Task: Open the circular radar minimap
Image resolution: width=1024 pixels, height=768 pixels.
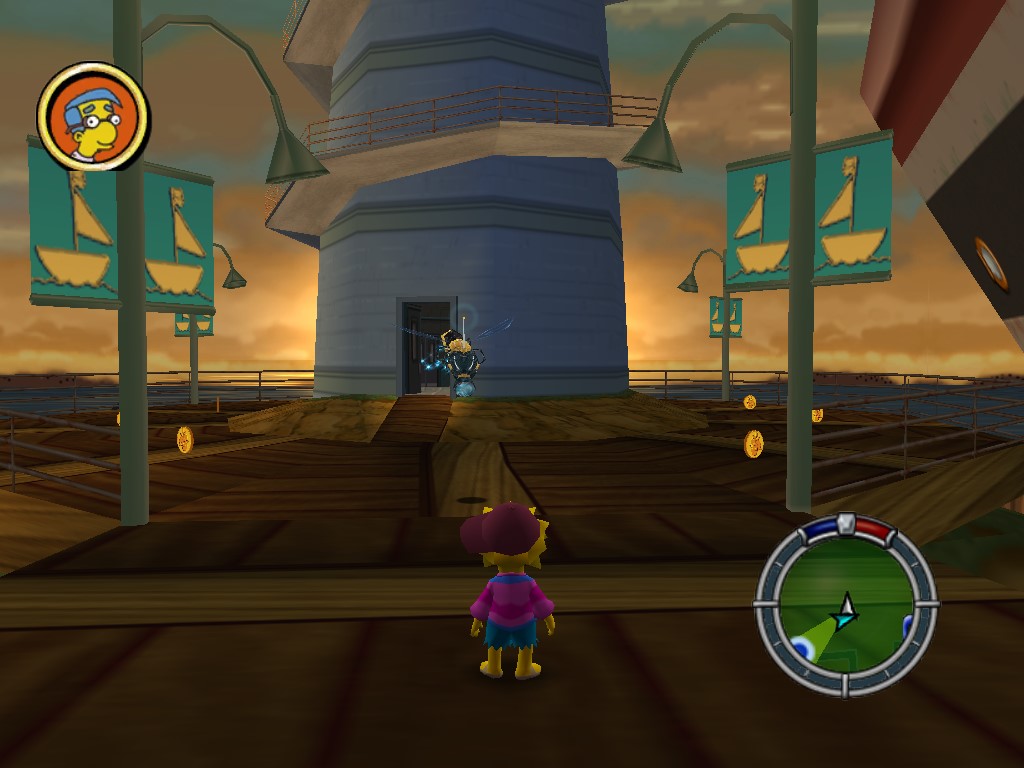Action: [x=846, y=608]
